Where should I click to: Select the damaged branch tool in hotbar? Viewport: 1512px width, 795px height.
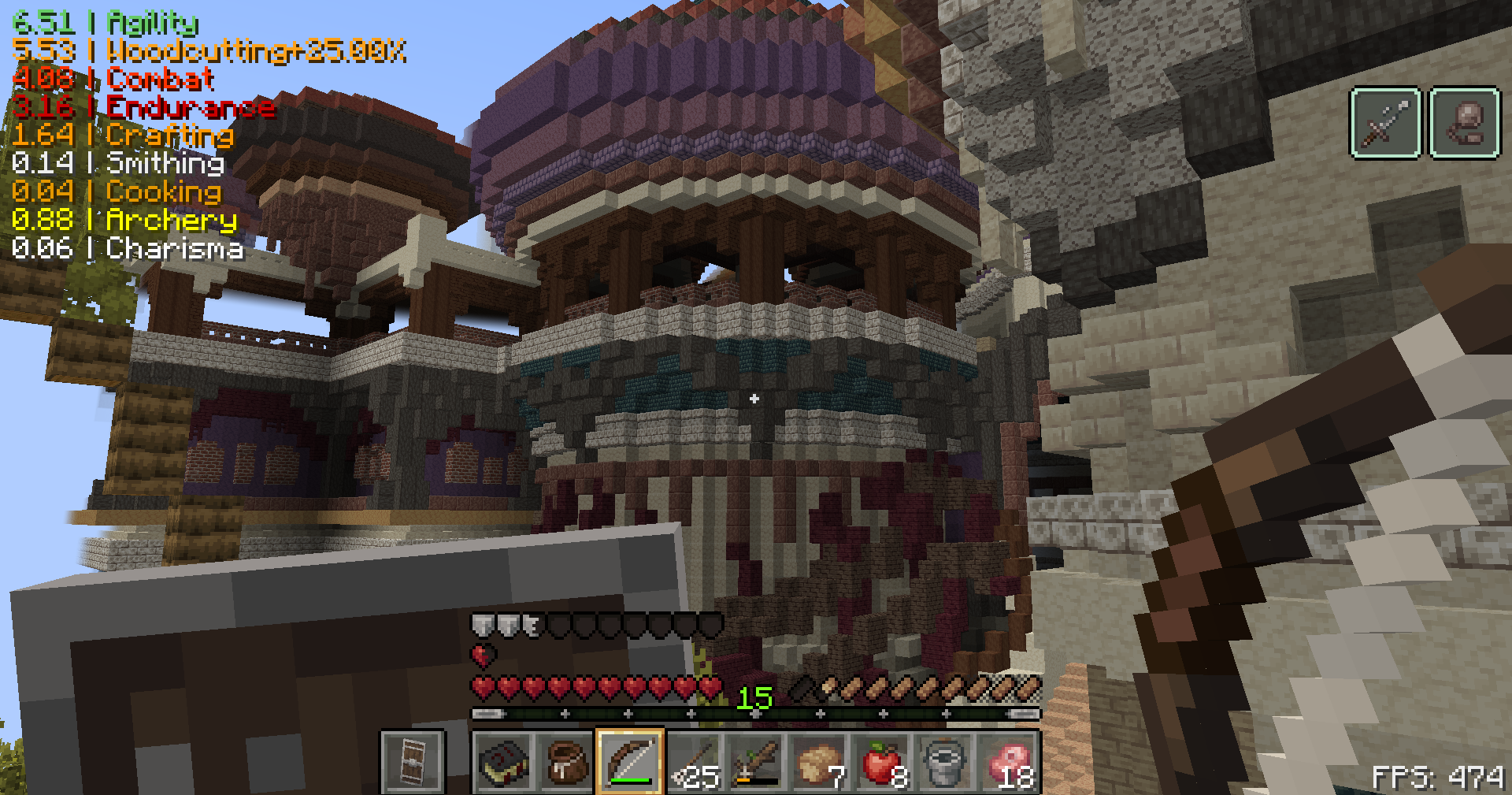tap(754, 763)
